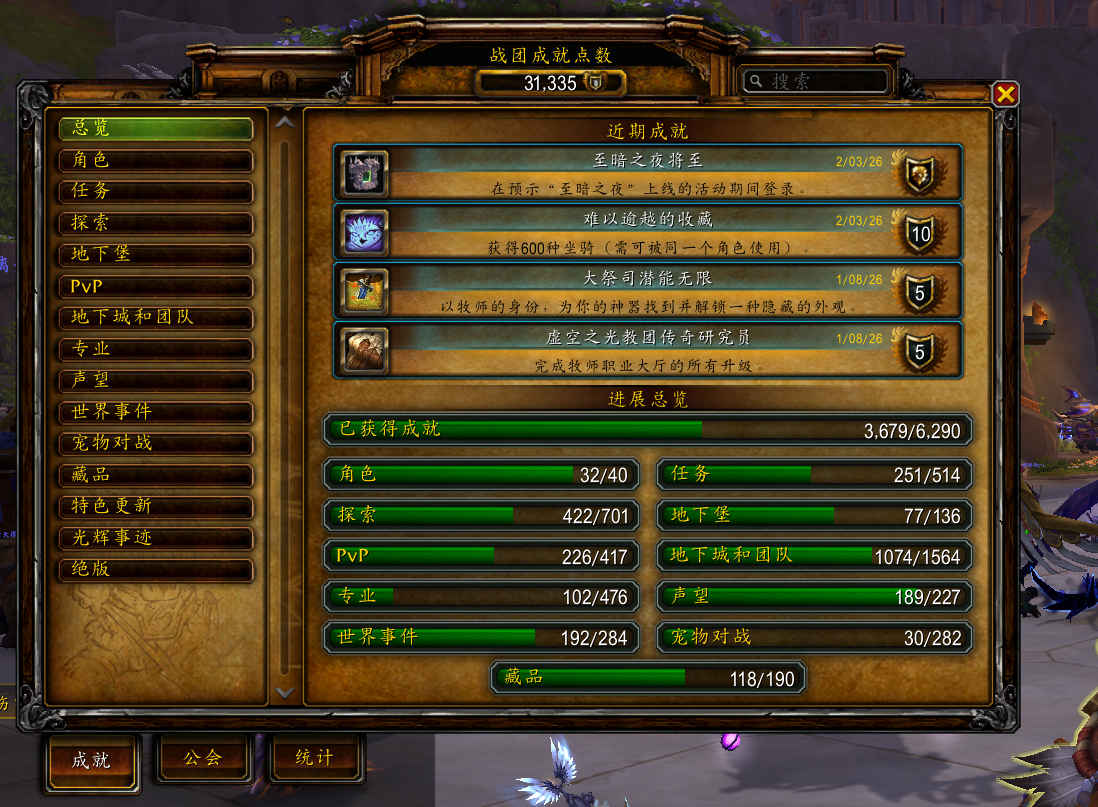Show the 宠物对战 sidebar category
Viewport: 1098px width, 807px height.
click(x=155, y=443)
